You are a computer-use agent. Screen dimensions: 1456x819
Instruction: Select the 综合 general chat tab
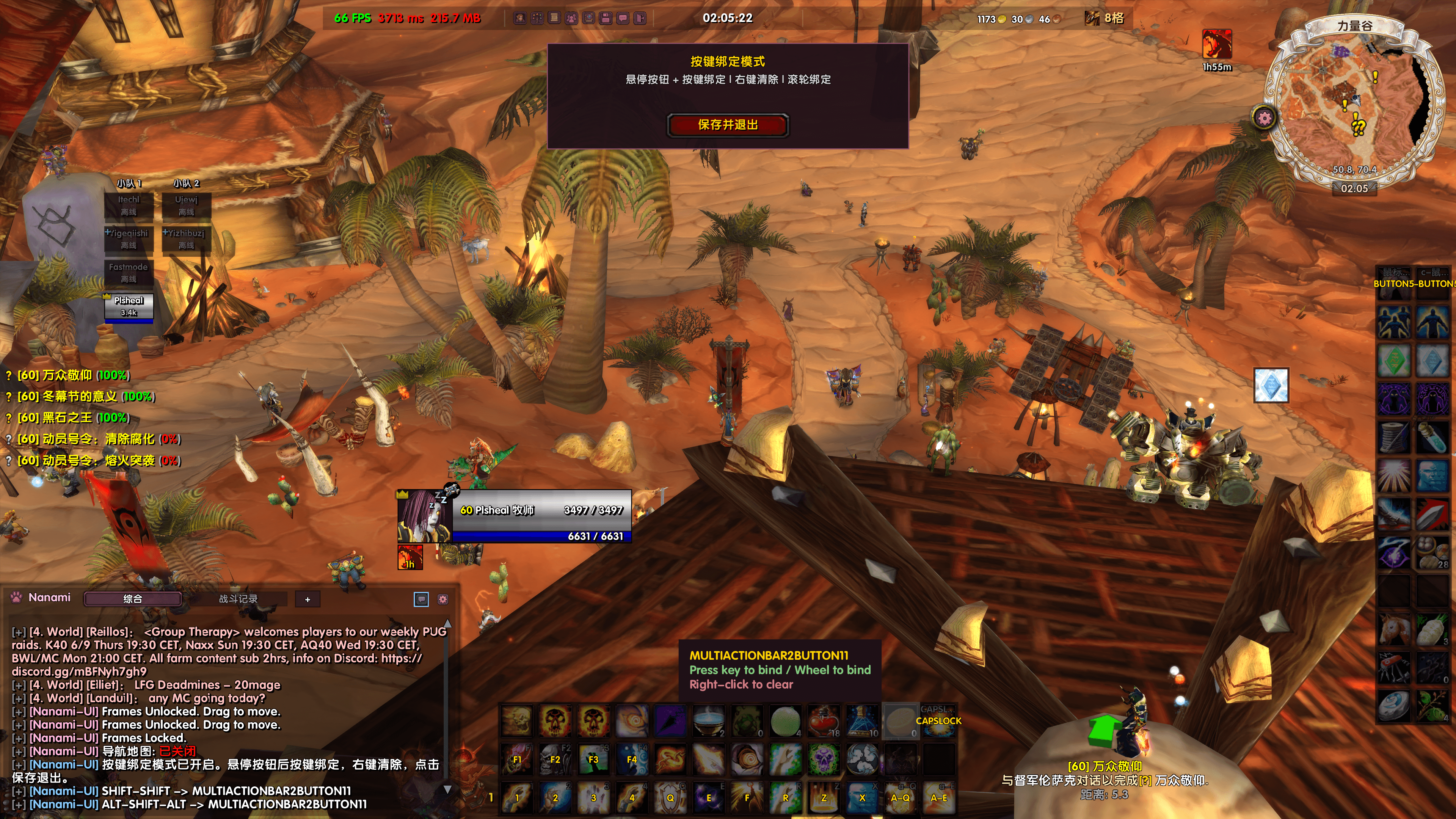[x=133, y=599]
